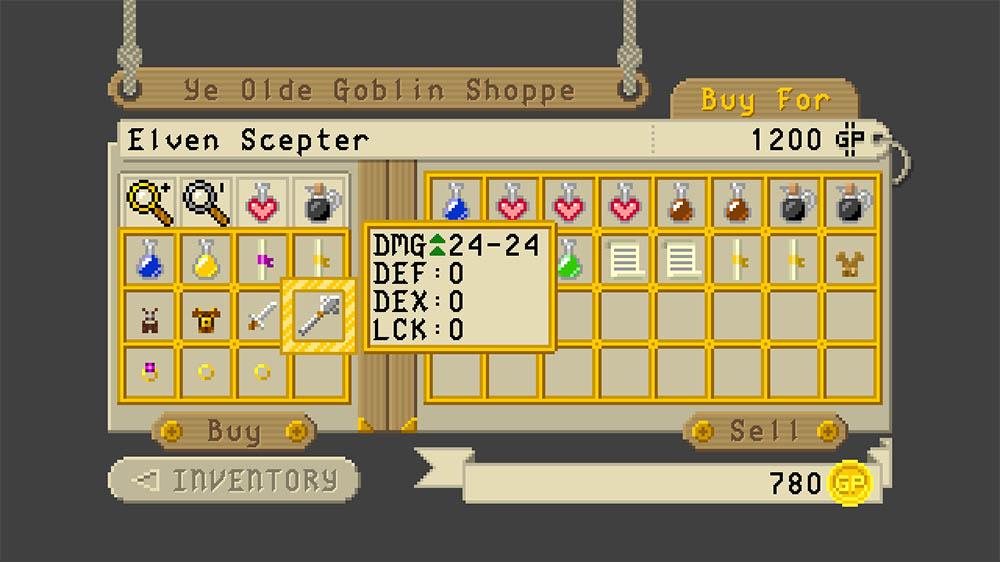Select the tan tunic in the sell grid
The image size is (1000, 562).
(853, 261)
